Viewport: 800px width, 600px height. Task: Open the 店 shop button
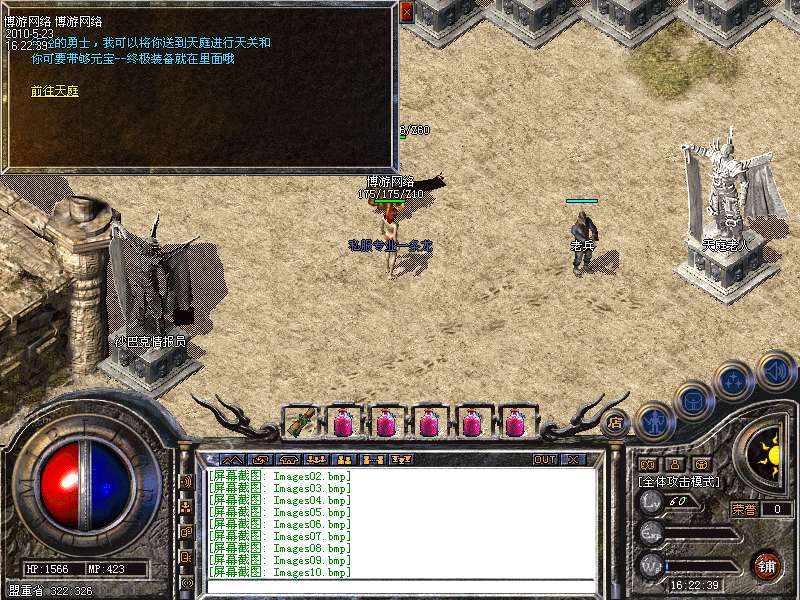pos(615,422)
